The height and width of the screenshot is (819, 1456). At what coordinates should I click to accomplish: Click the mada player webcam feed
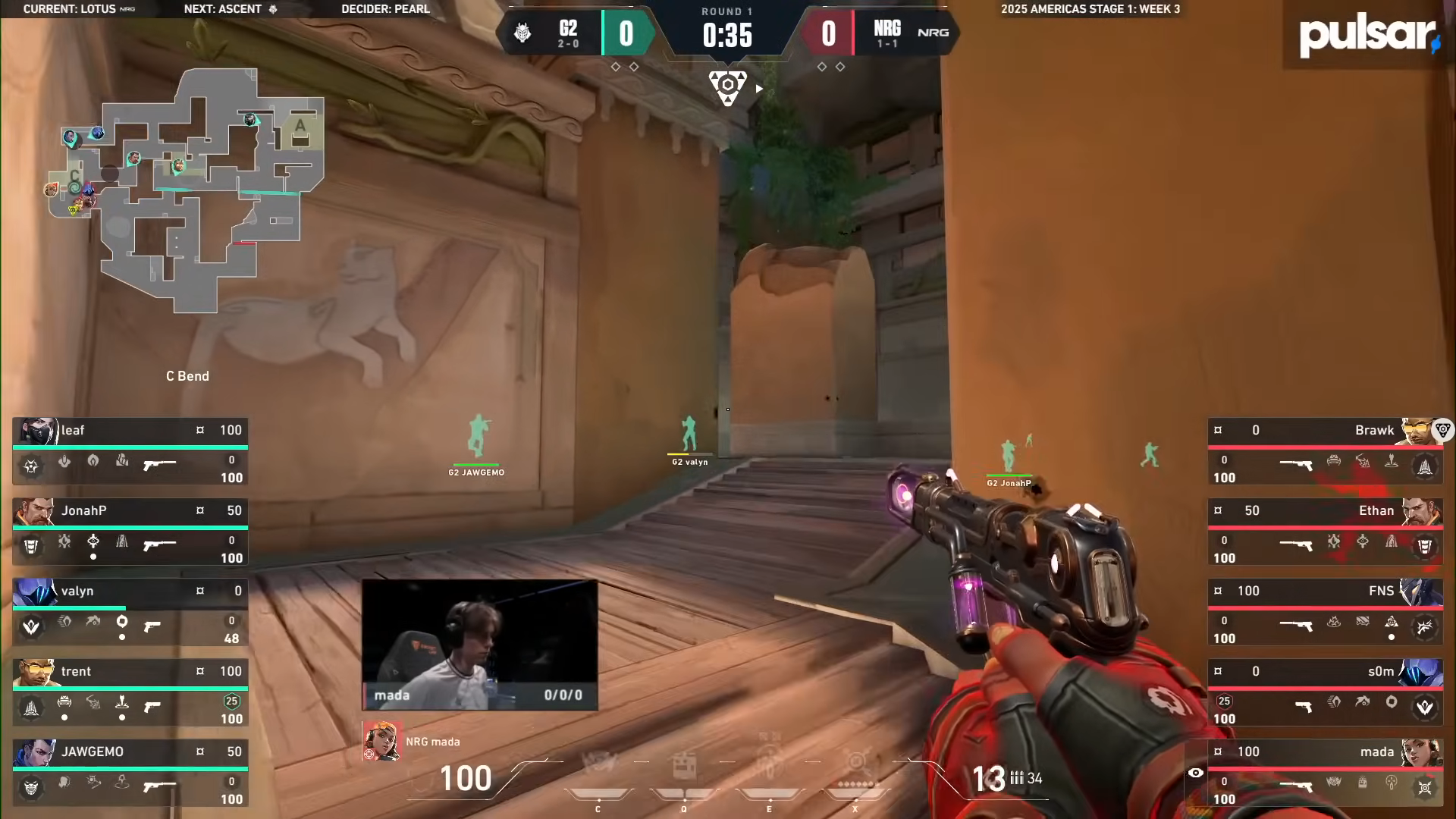(x=479, y=645)
